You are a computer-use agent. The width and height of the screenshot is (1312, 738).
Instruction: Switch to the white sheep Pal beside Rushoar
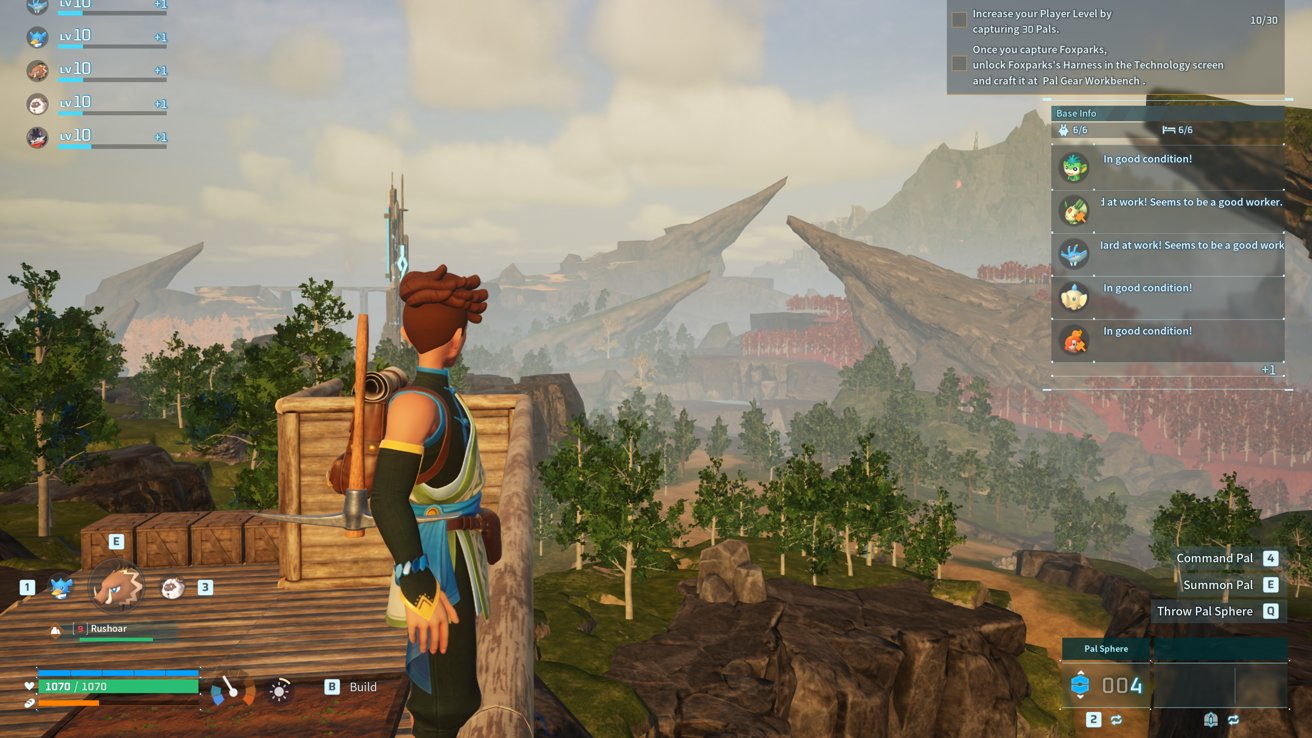click(x=173, y=588)
